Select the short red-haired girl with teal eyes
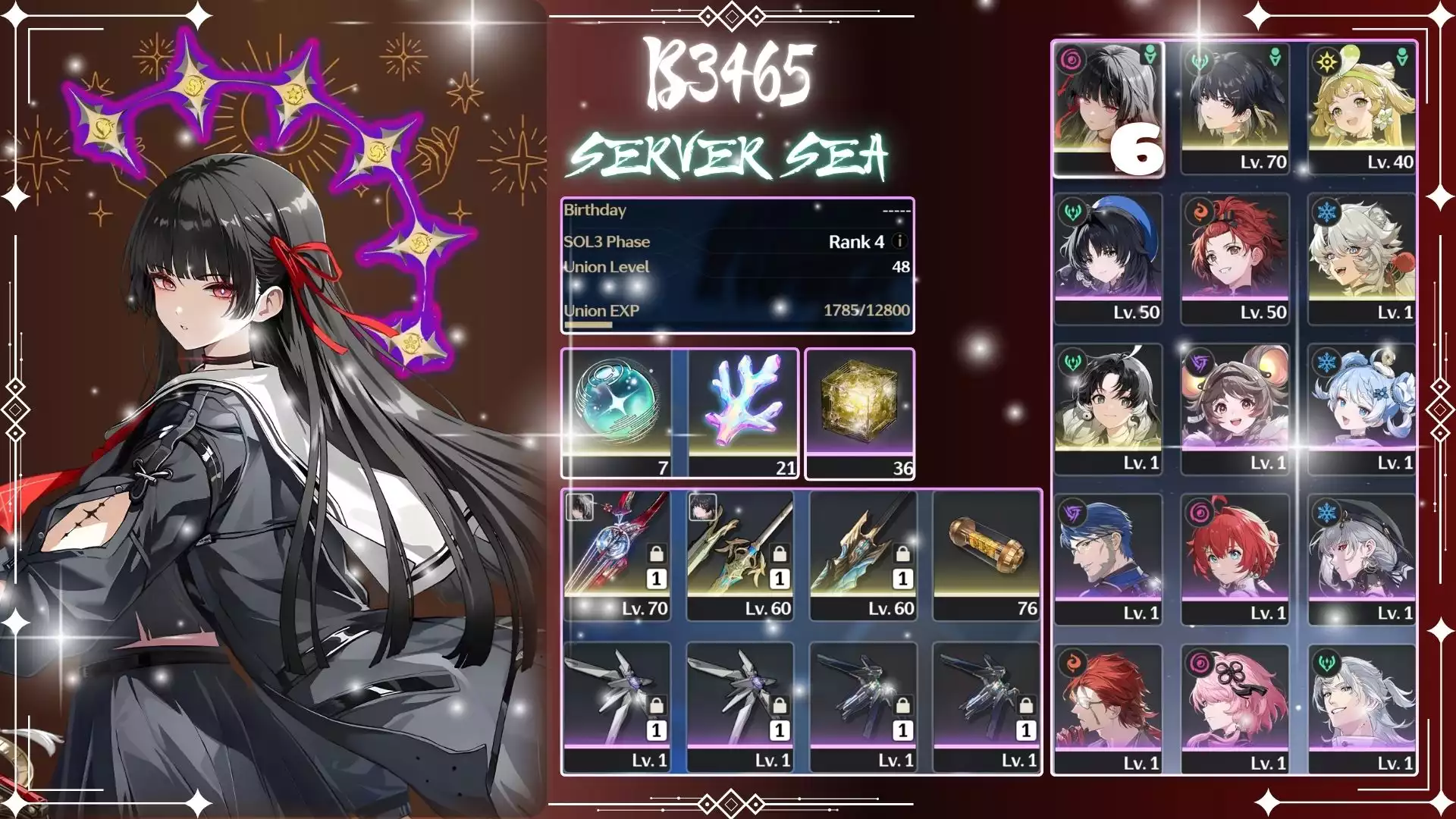 click(x=1235, y=558)
